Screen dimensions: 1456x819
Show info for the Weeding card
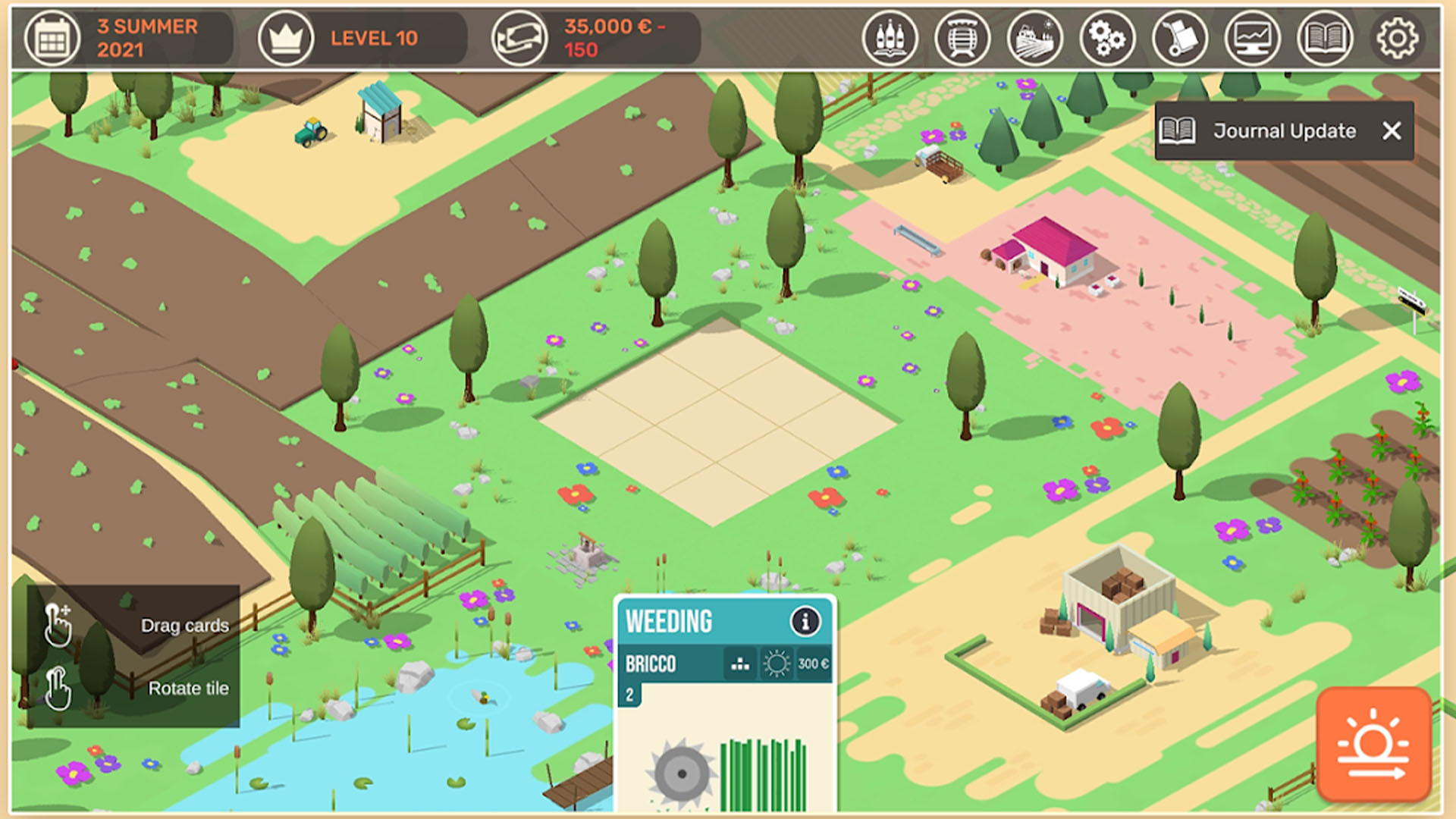click(805, 622)
